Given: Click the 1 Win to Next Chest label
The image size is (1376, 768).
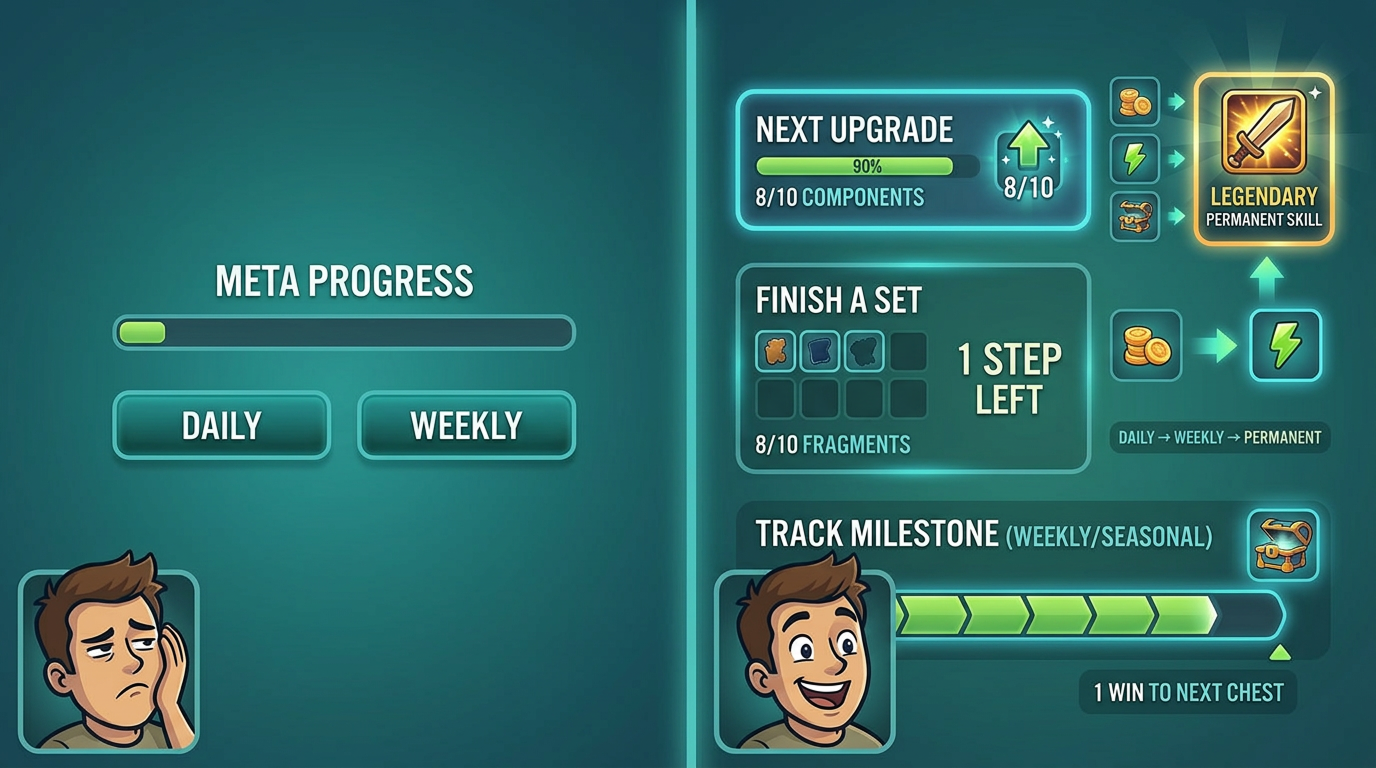Looking at the screenshot, I should 1188,692.
